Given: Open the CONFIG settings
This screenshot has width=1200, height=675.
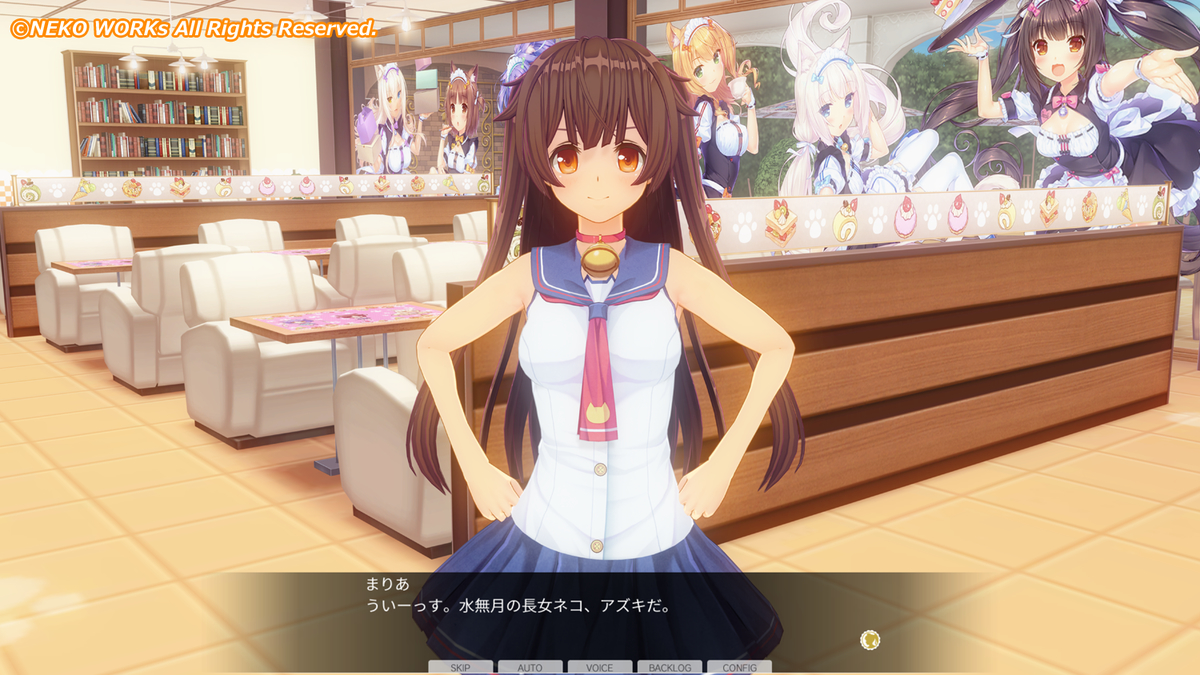Looking at the screenshot, I should (739, 667).
